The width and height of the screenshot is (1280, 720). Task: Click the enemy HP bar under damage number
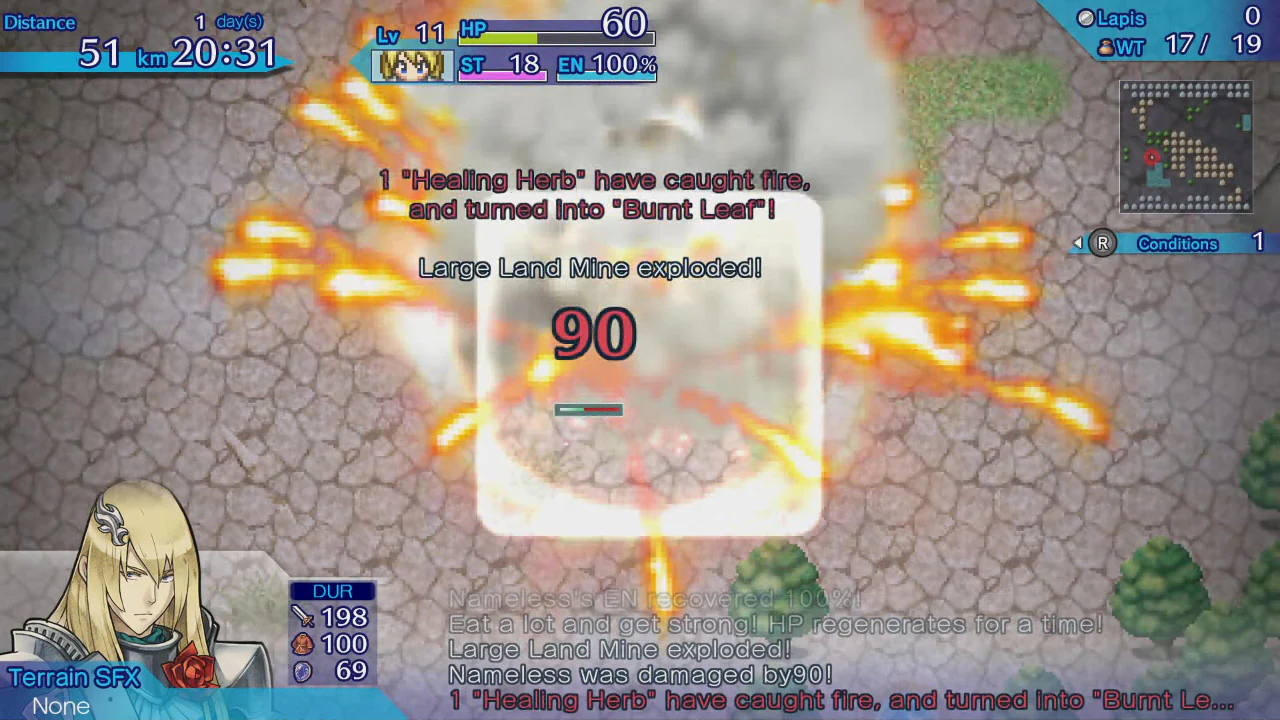pyautogui.click(x=588, y=409)
